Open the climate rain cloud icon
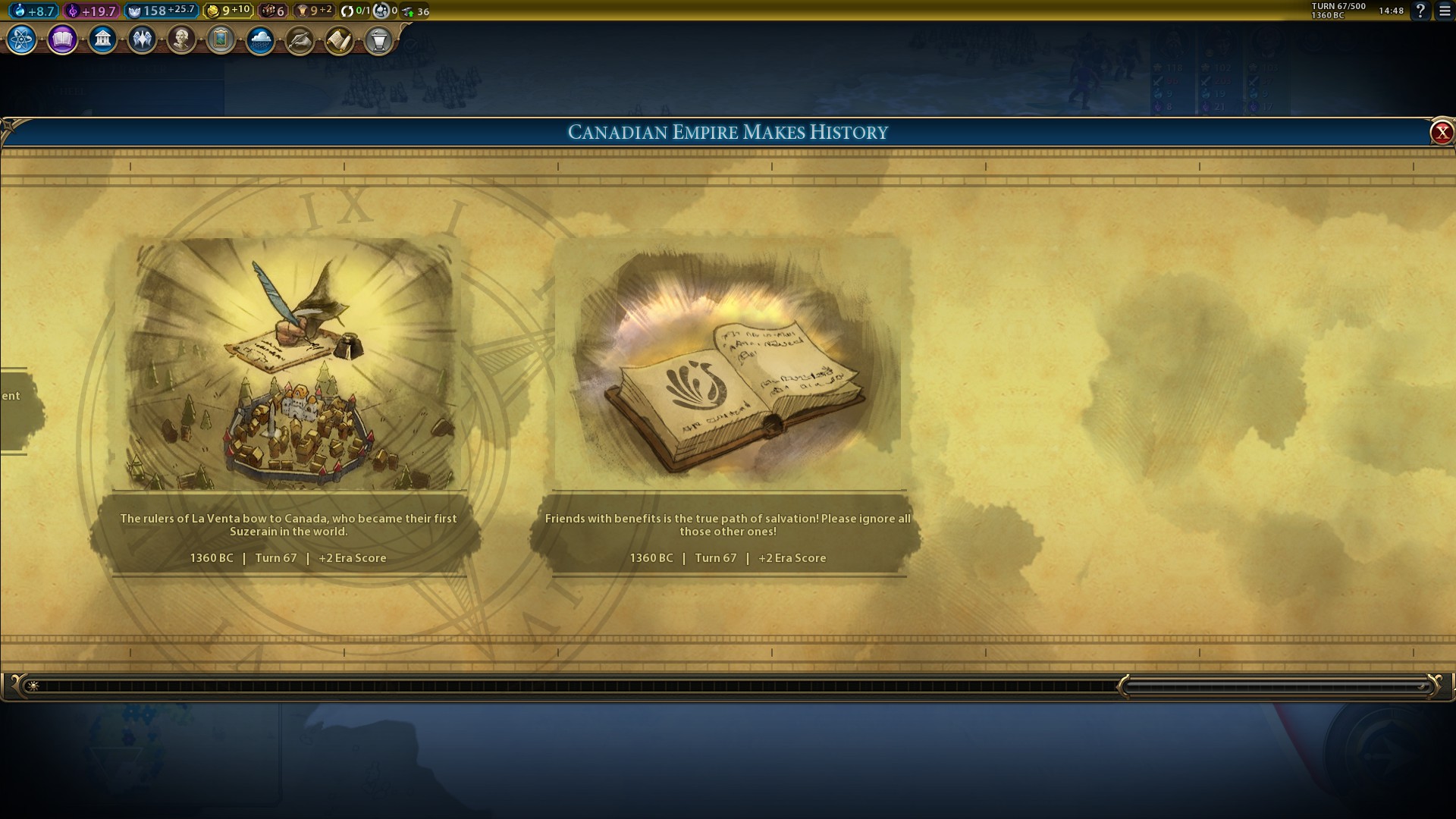Viewport: 1456px width, 819px height. (260, 39)
